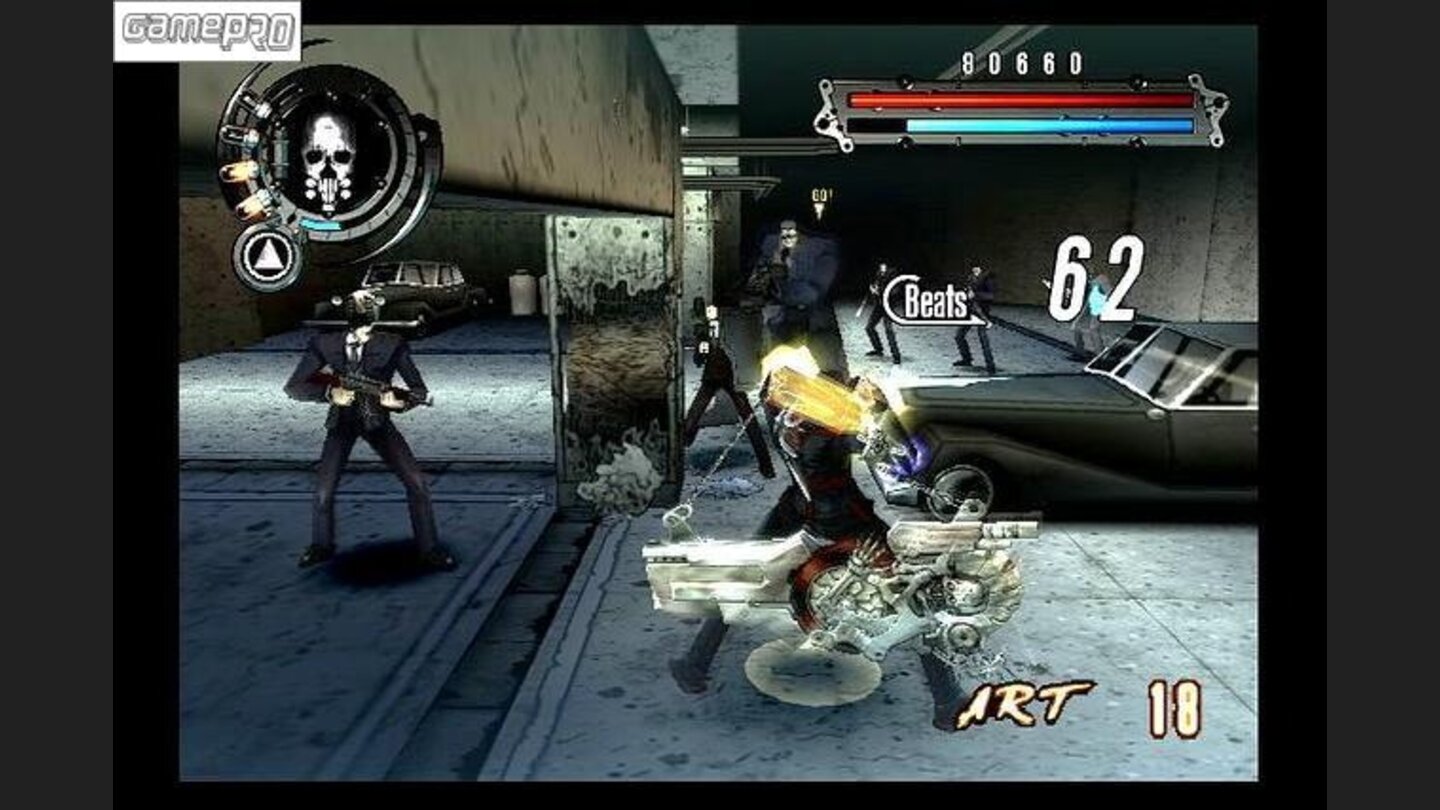
Task: Enable the cyan charge meter under the skull
Action: pyautogui.click(x=322, y=223)
